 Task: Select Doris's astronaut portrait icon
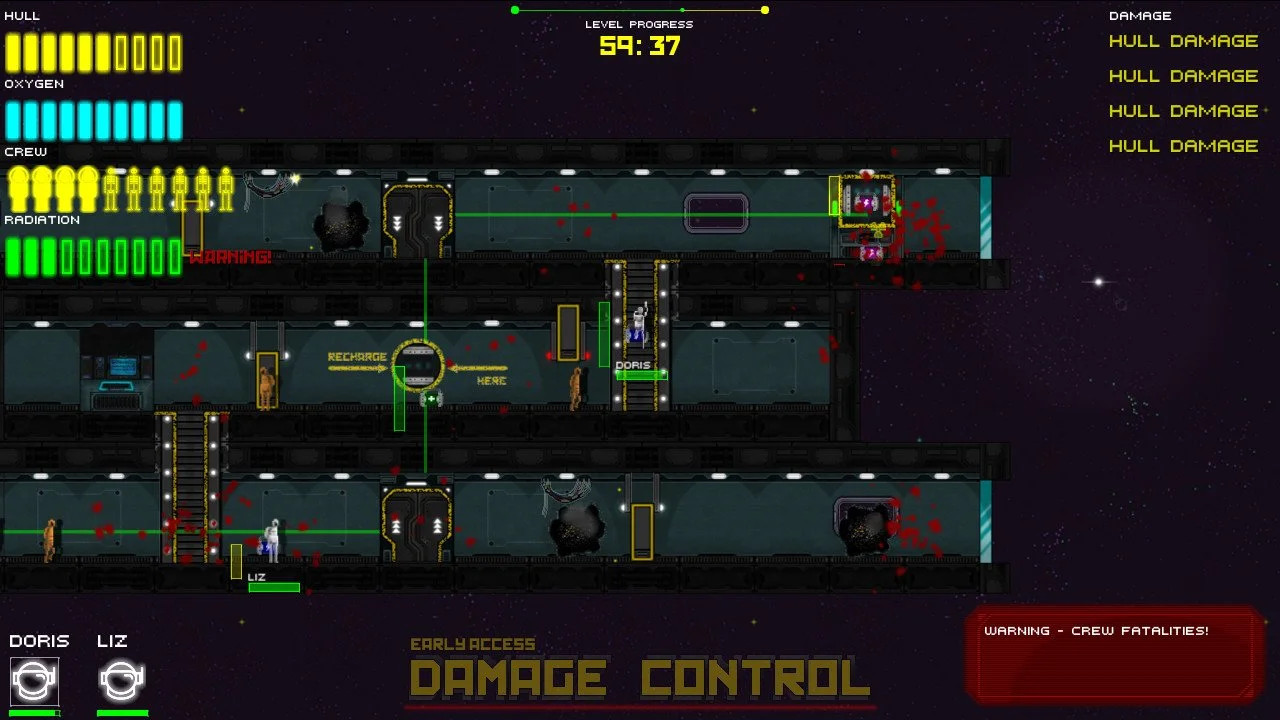(x=36, y=681)
